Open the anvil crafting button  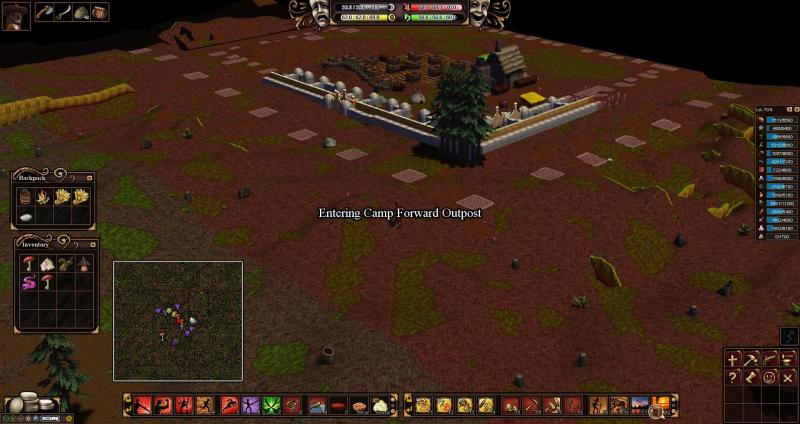point(787,359)
